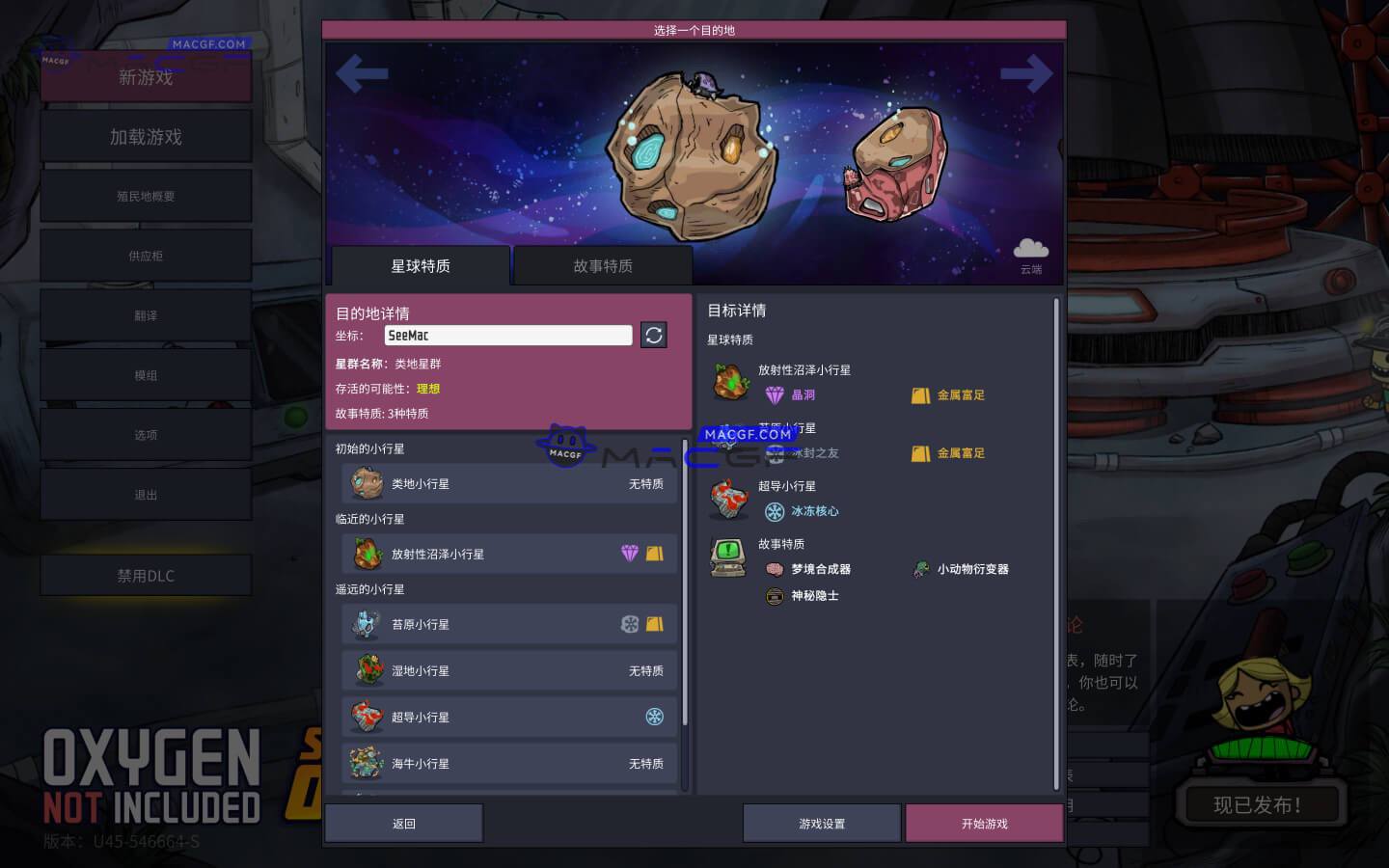The image size is (1389, 868).
Task: Click the left arrow to view previous destination
Action: (362, 74)
